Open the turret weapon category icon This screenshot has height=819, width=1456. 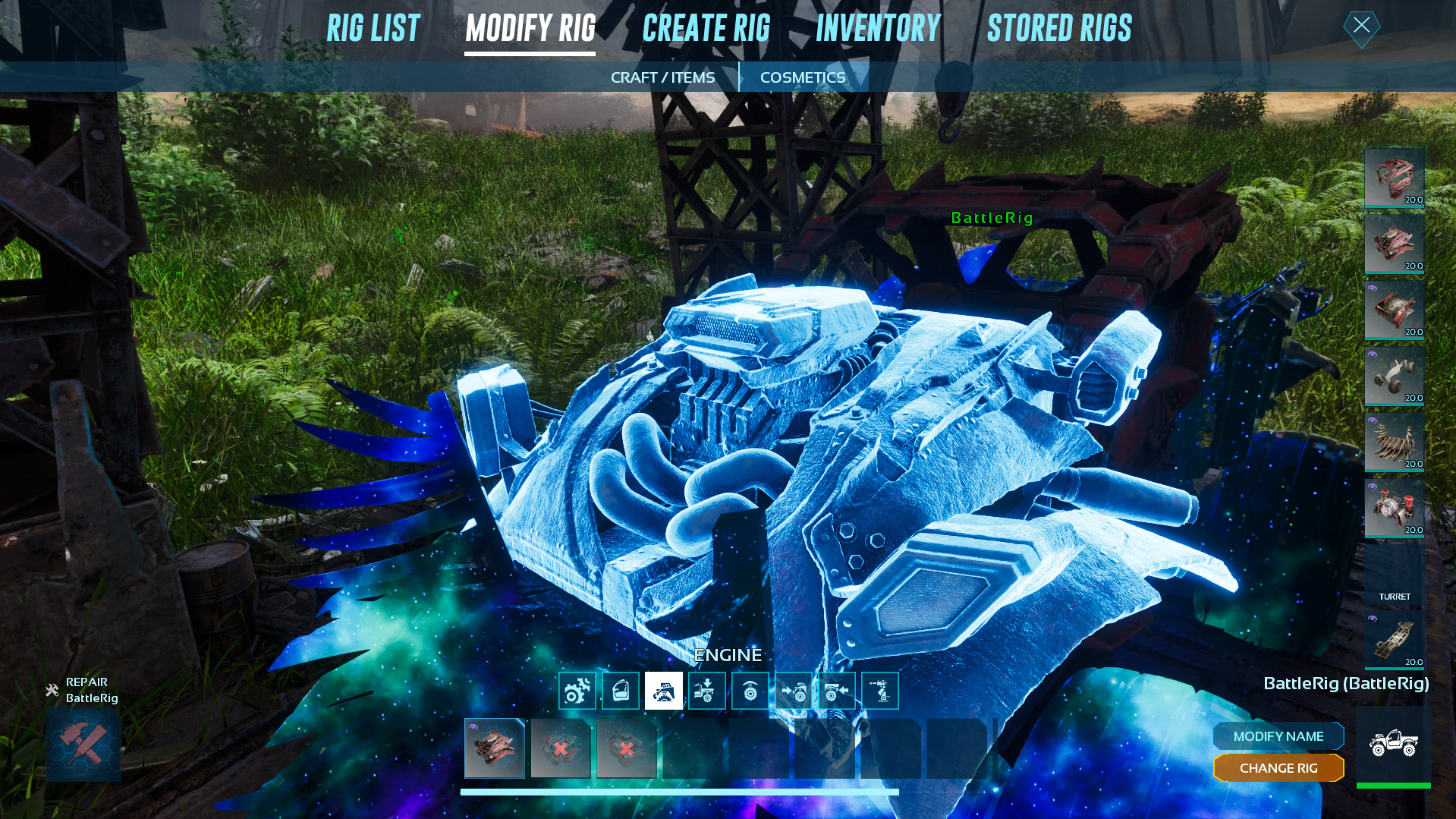coord(879,690)
